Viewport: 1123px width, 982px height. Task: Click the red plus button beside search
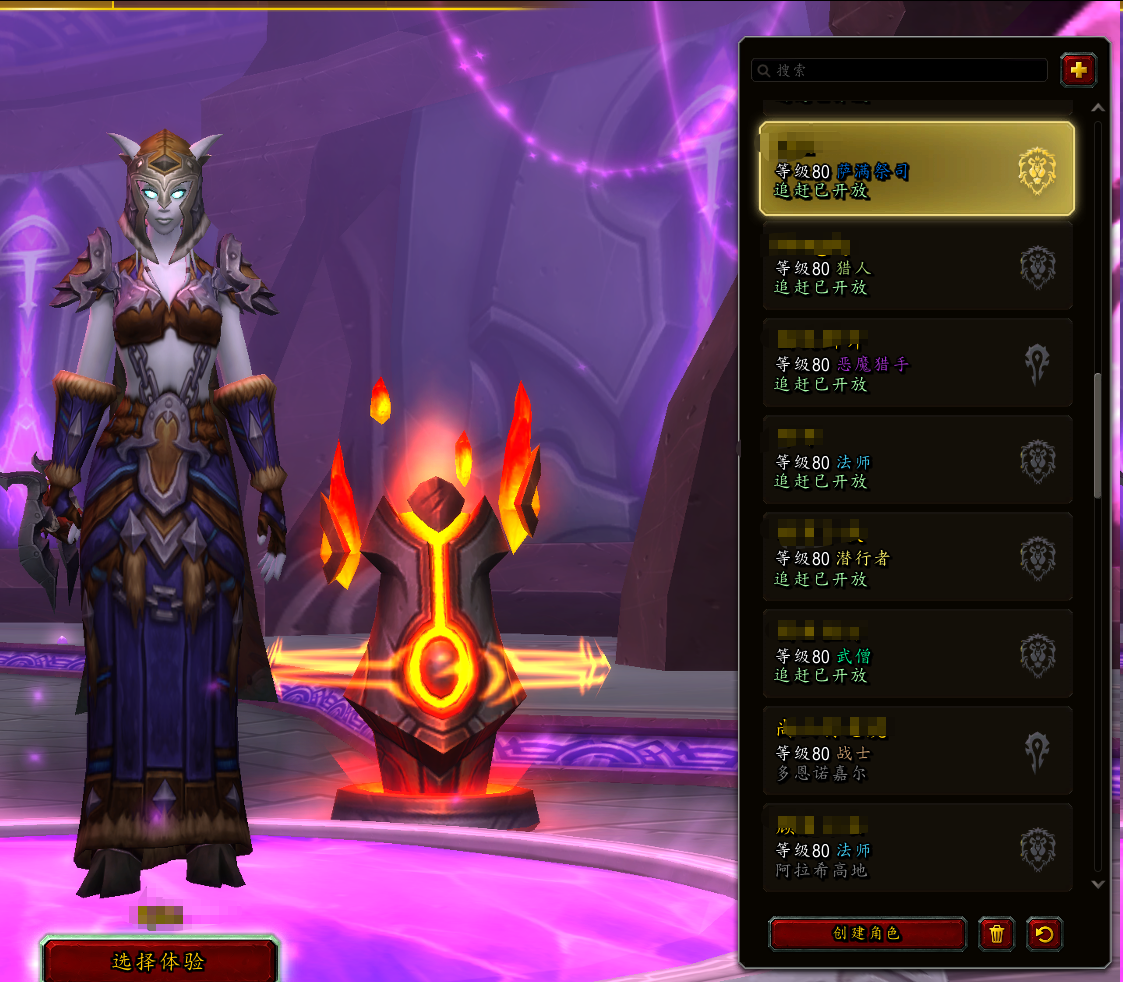coord(1078,70)
